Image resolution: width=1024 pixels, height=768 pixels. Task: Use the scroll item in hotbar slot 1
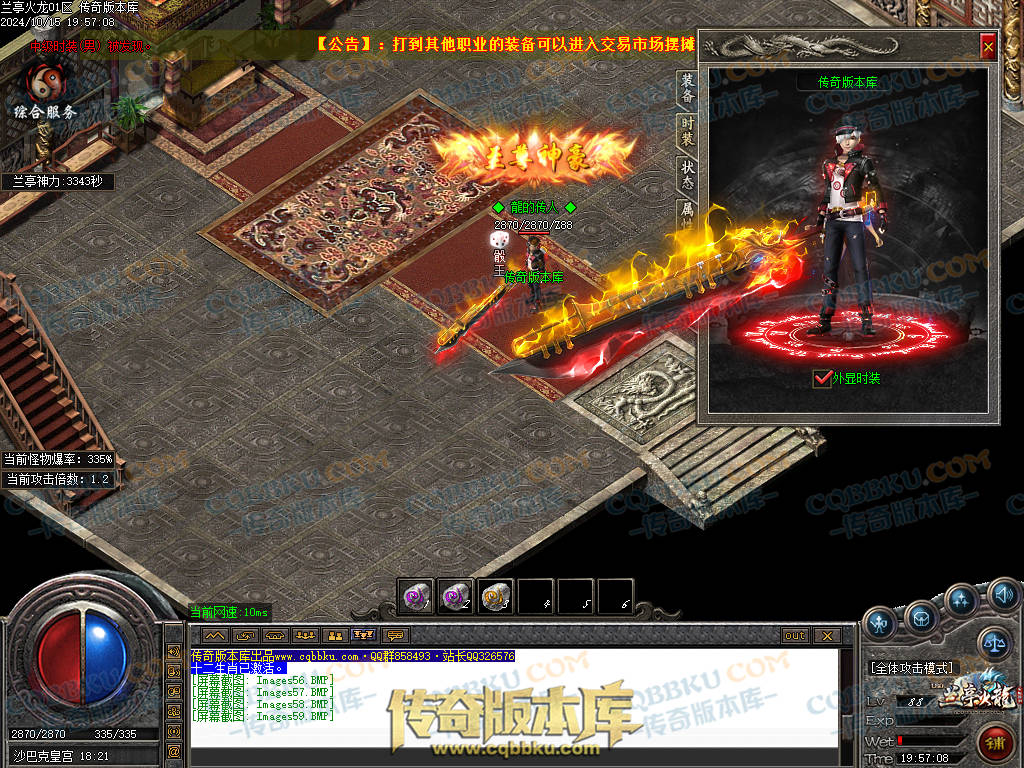[415, 596]
